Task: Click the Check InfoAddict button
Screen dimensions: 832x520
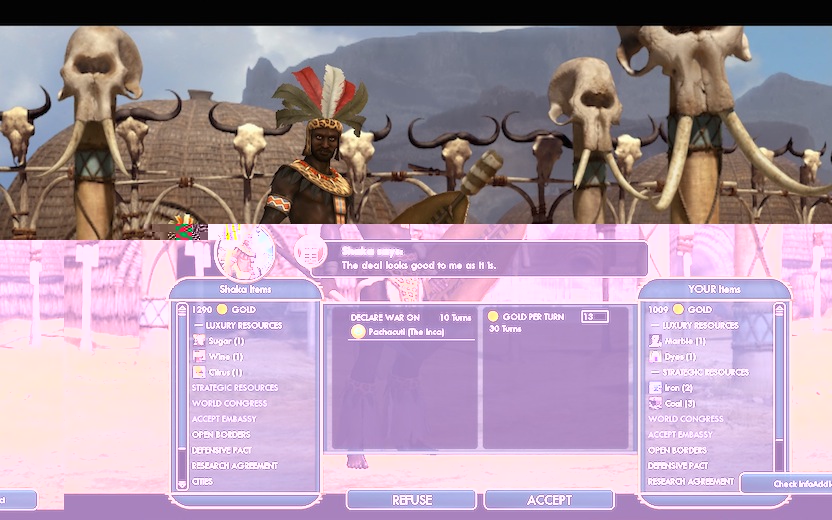Action: pos(790,484)
